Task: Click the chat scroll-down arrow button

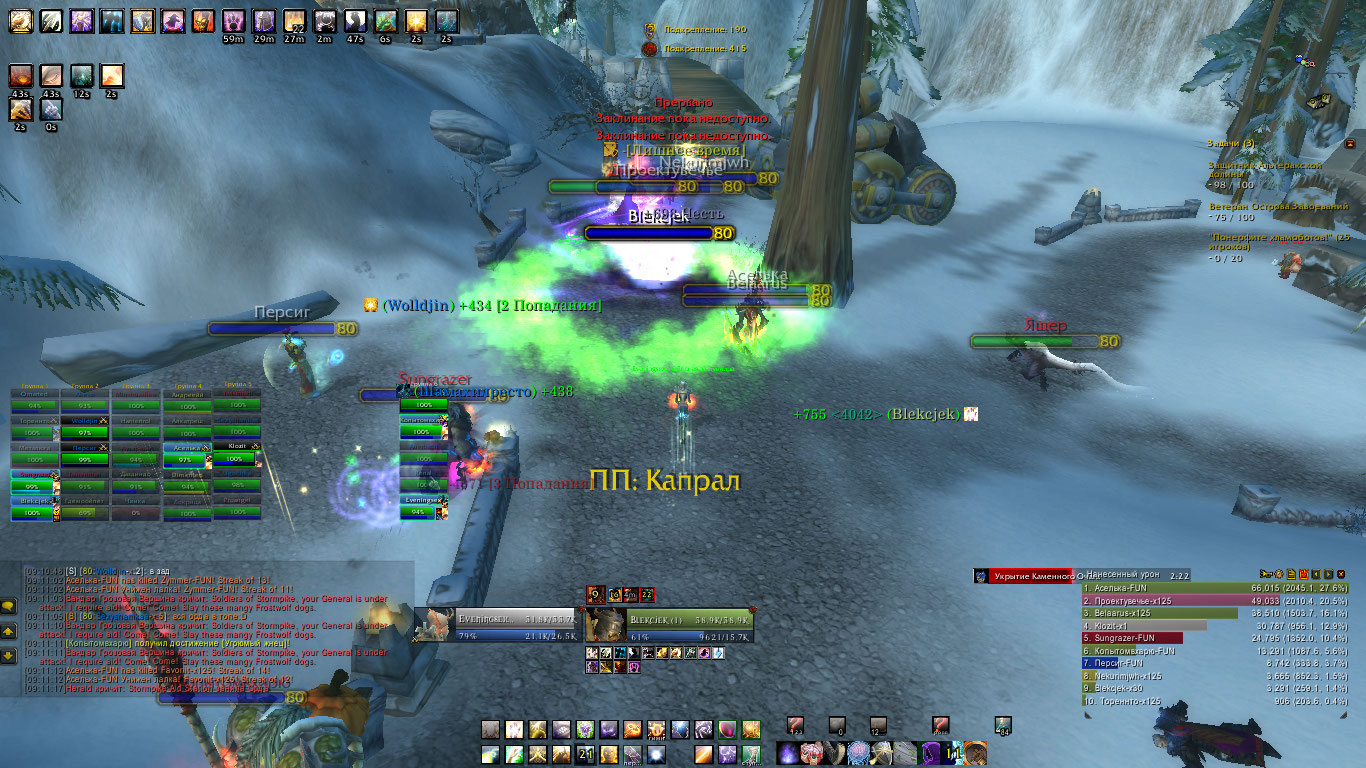Action: [8, 655]
